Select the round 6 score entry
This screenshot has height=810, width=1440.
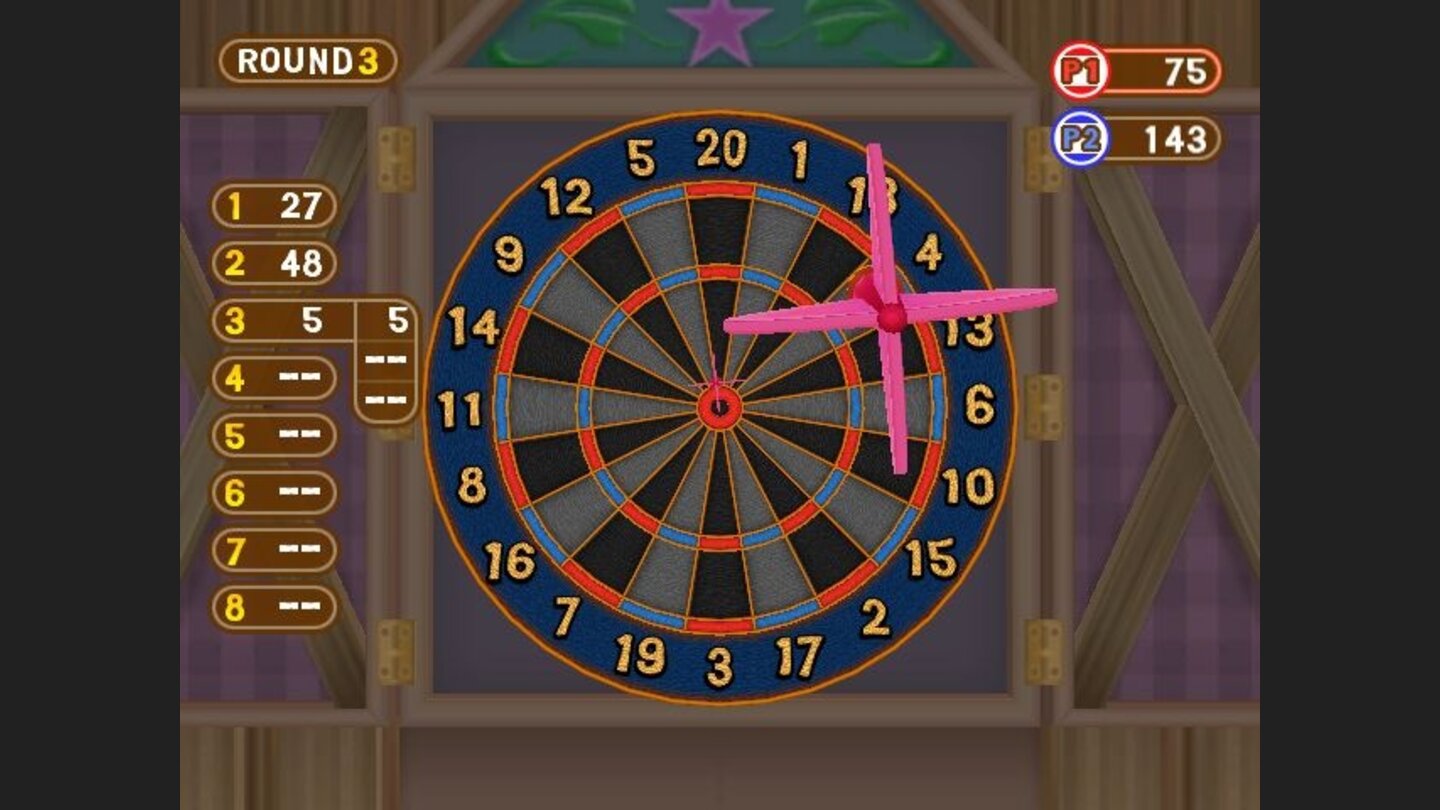(x=272, y=489)
